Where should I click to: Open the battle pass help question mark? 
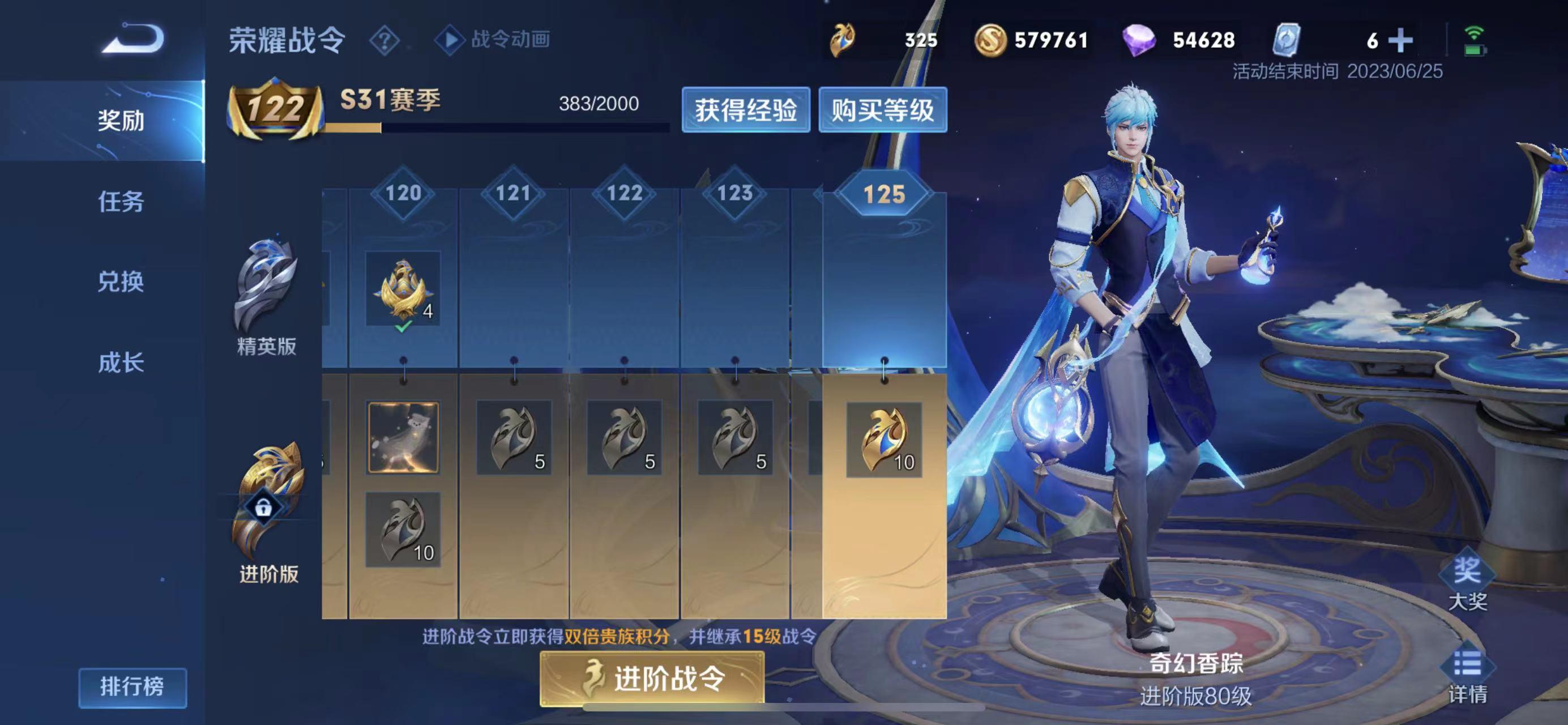click(384, 41)
